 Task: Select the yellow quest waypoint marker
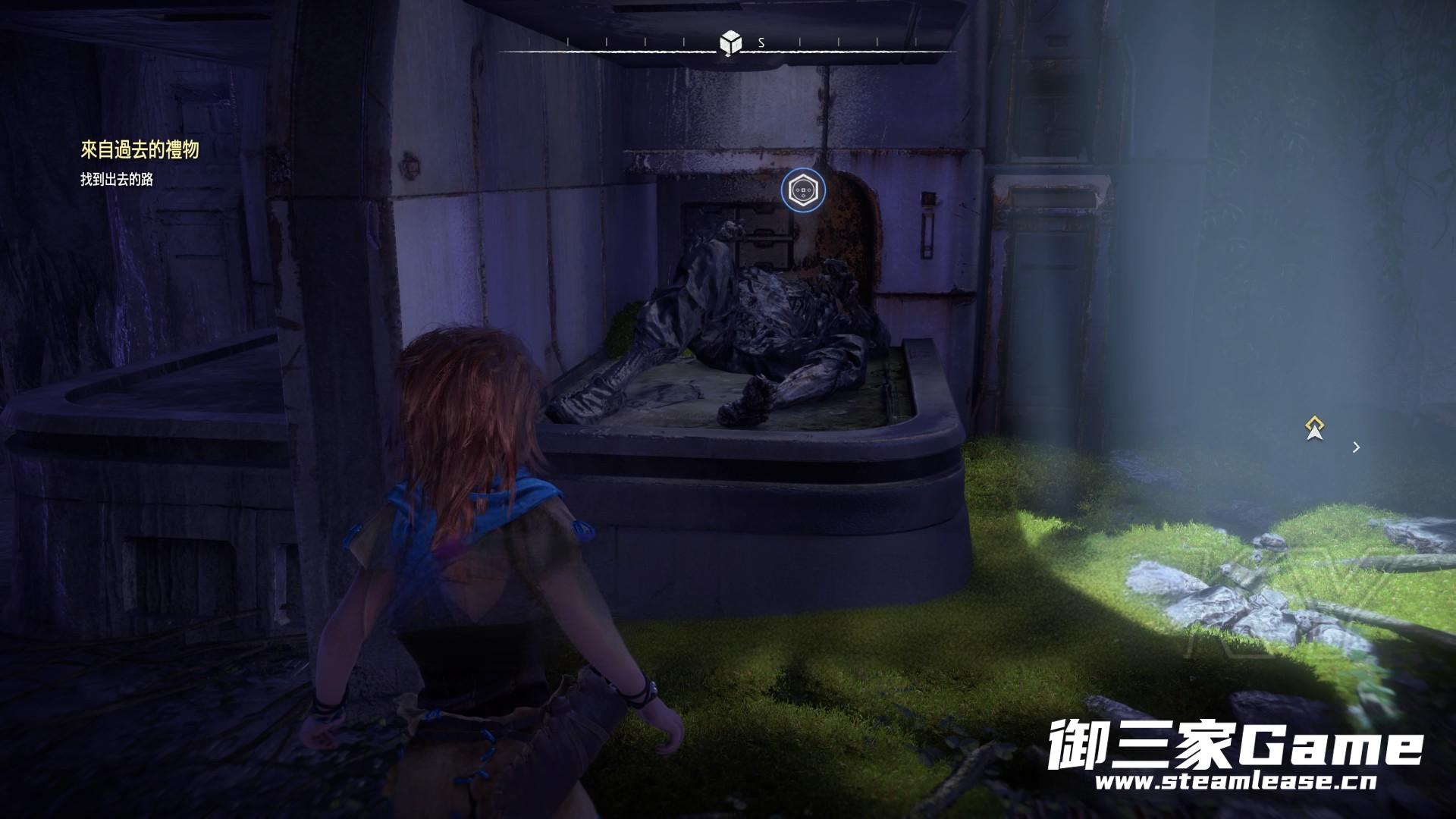point(1314,428)
